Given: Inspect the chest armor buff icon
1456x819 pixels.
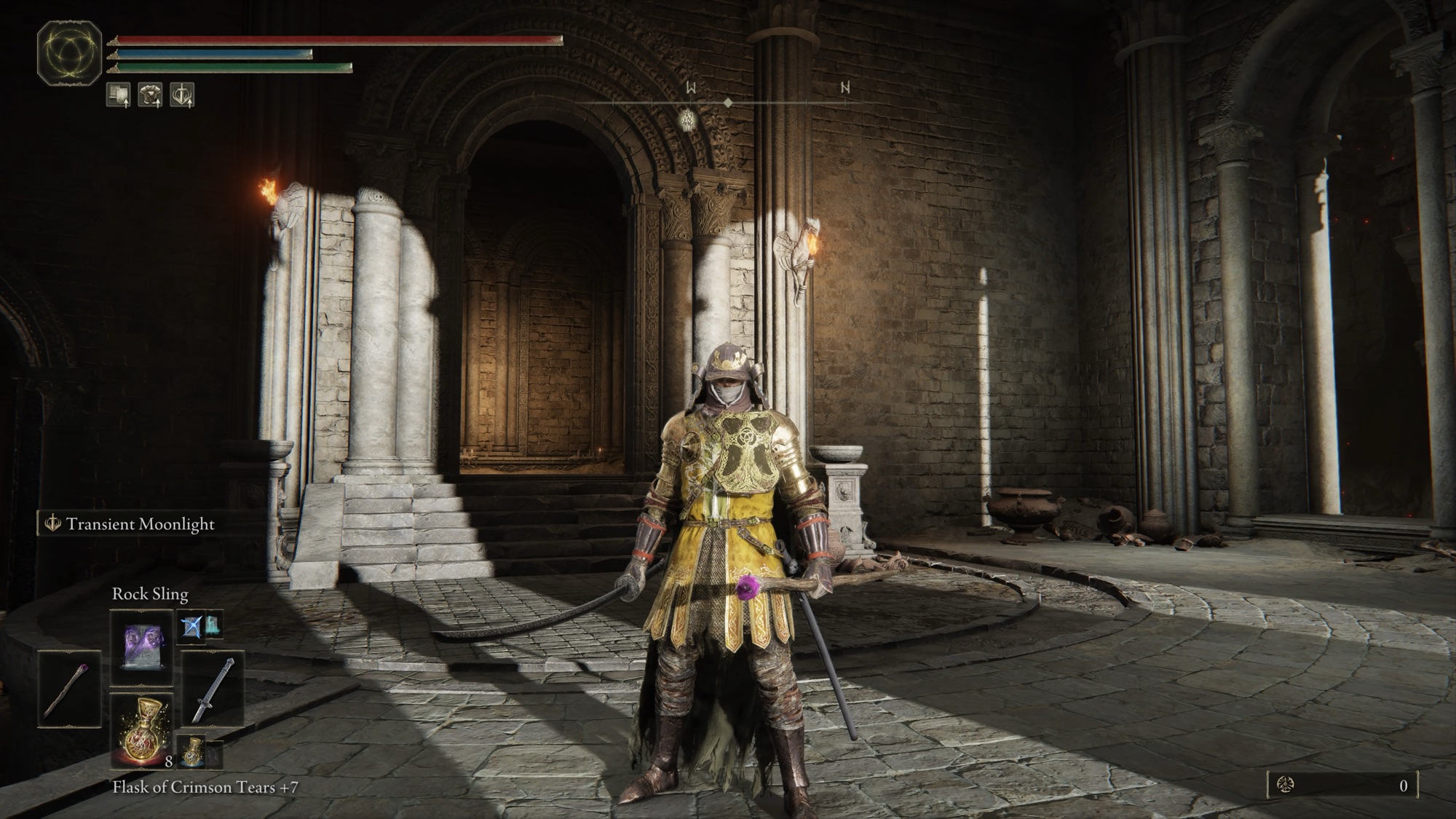Looking at the screenshot, I should tap(151, 95).
